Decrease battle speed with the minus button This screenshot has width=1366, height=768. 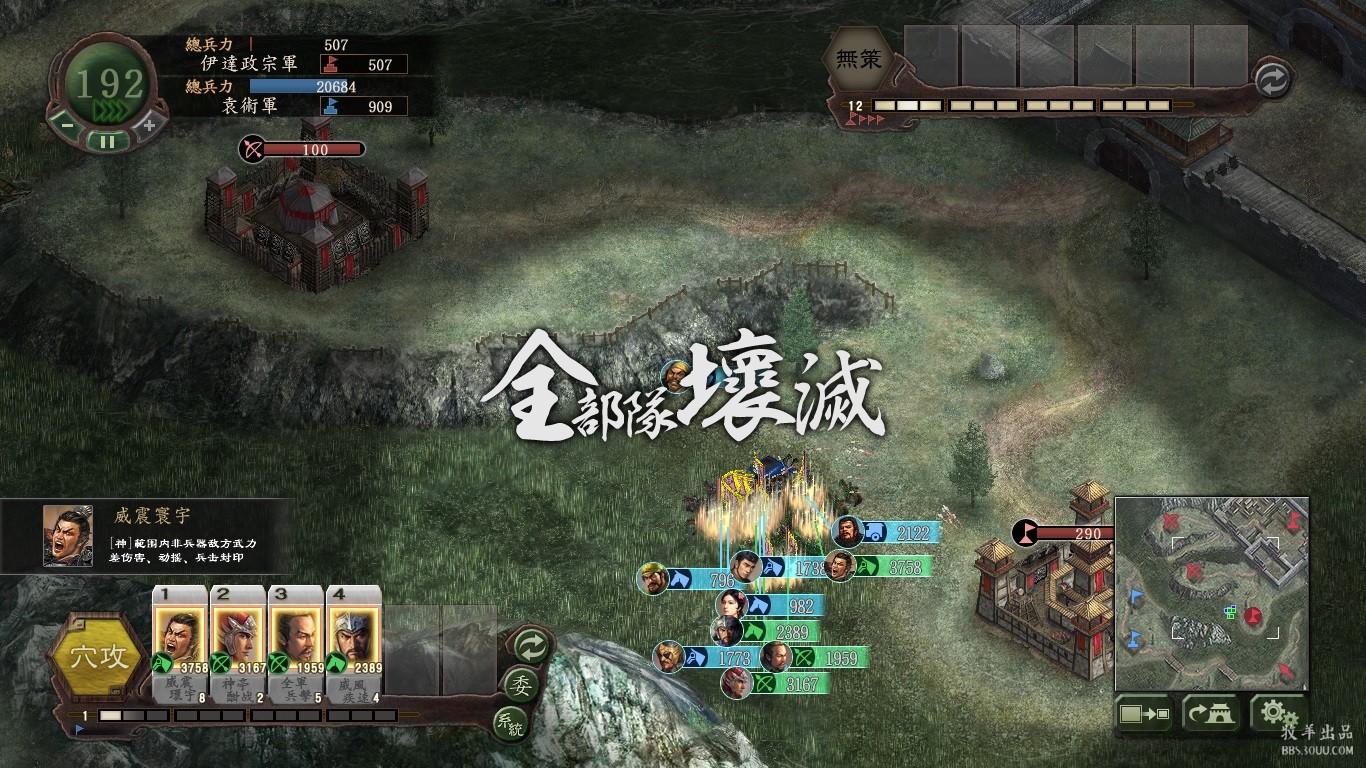(x=66, y=125)
